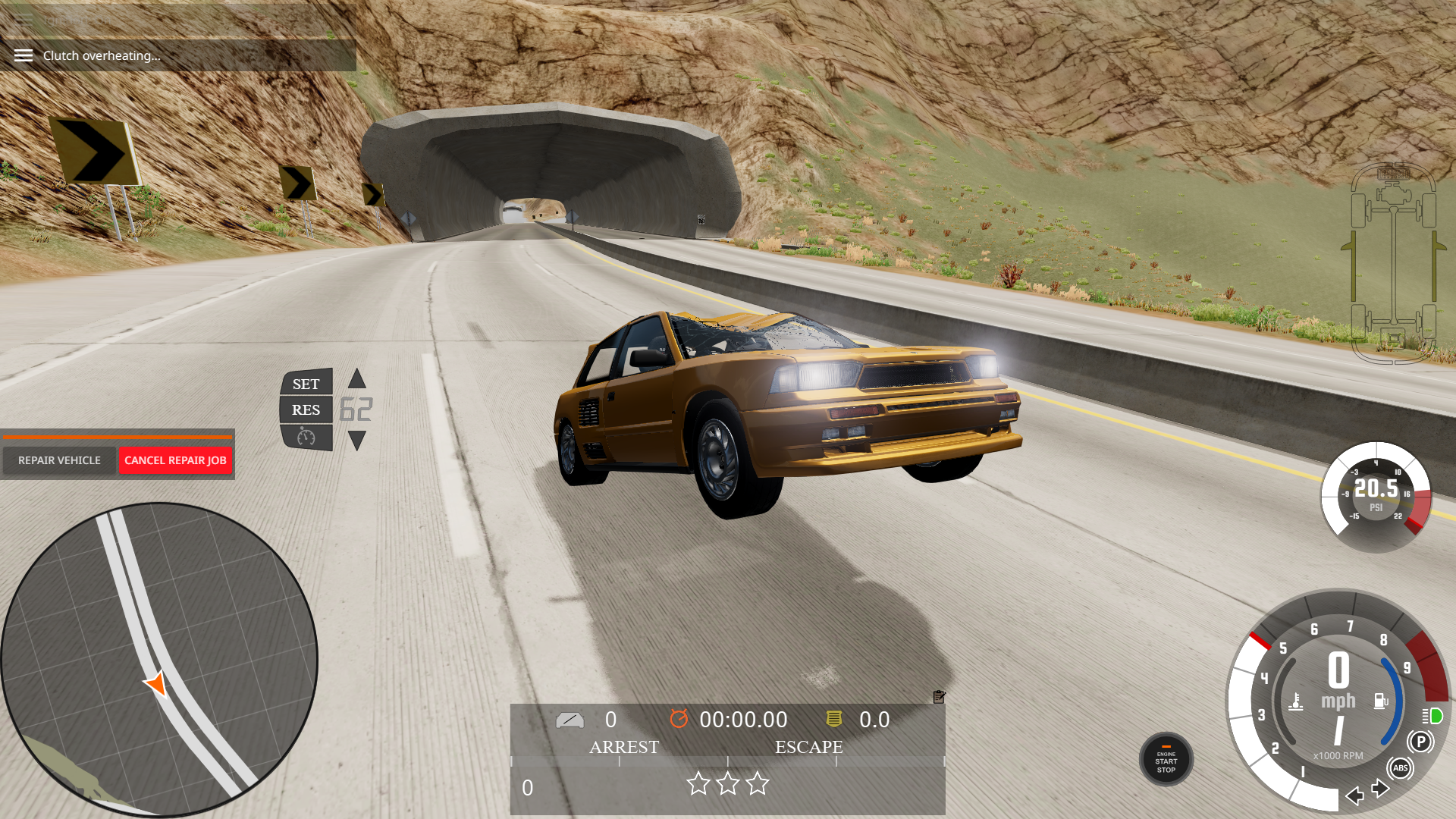This screenshot has width=1456, height=819.
Task: Open the hamburger menu icon
Action: (x=24, y=55)
